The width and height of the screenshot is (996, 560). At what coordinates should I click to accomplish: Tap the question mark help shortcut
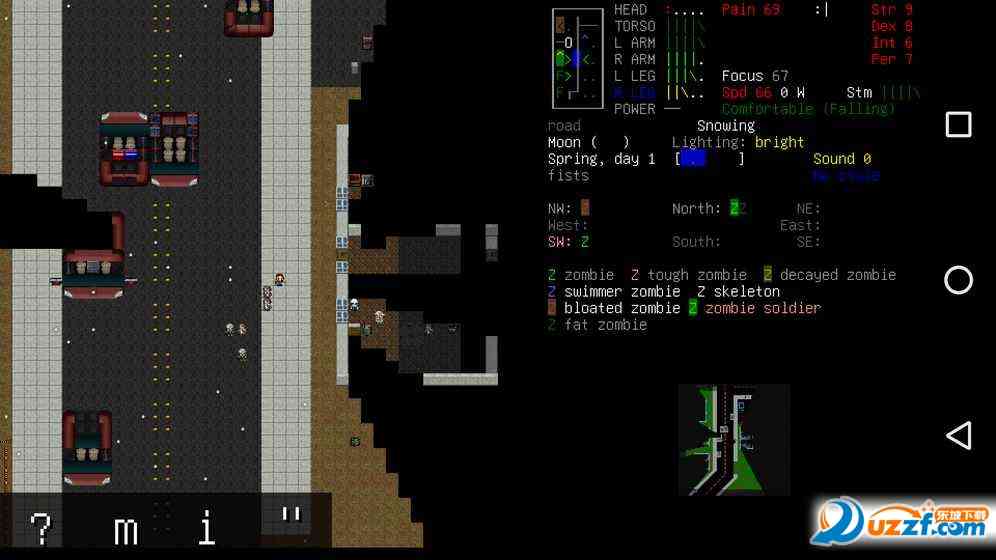tap(41, 527)
